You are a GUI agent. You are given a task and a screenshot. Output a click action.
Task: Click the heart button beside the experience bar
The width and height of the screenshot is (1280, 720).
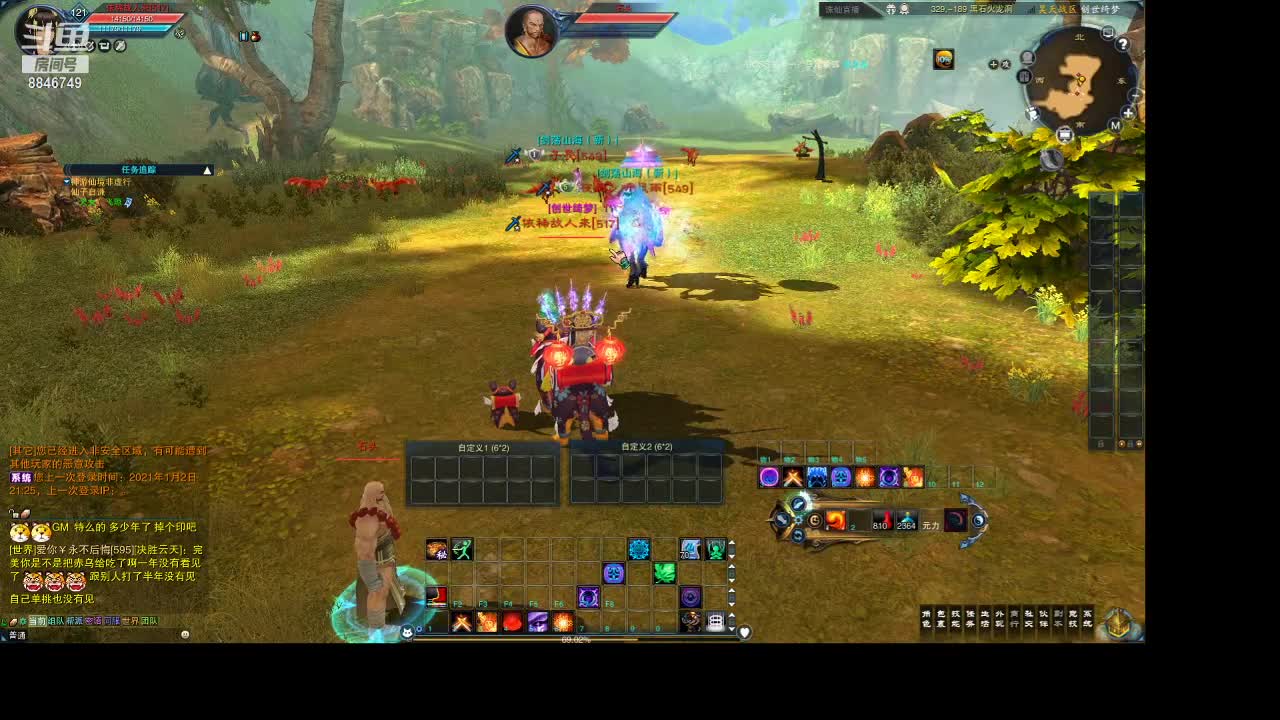pos(744,632)
